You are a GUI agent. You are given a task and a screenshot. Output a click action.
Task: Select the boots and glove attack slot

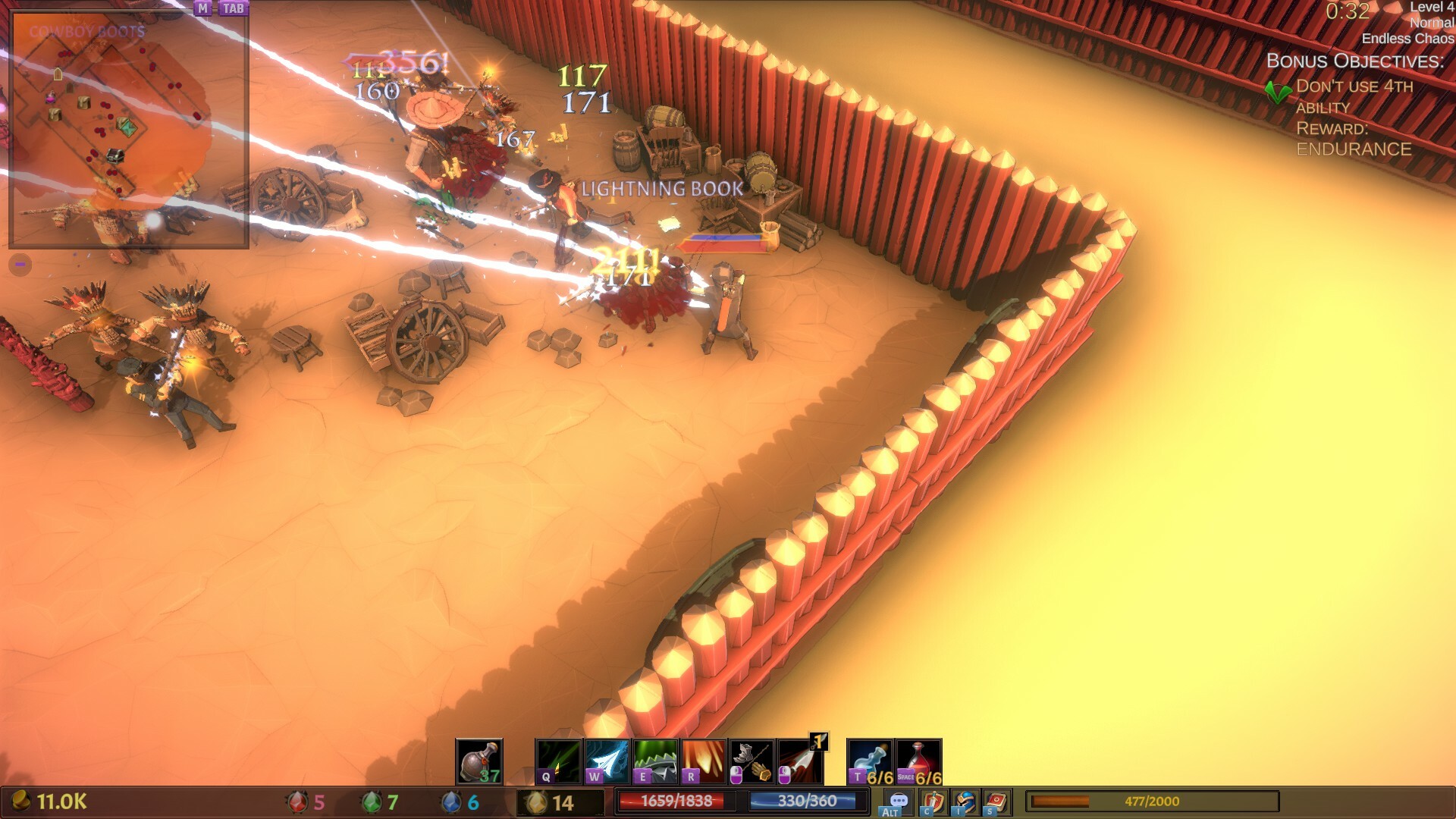click(x=752, y=761)
